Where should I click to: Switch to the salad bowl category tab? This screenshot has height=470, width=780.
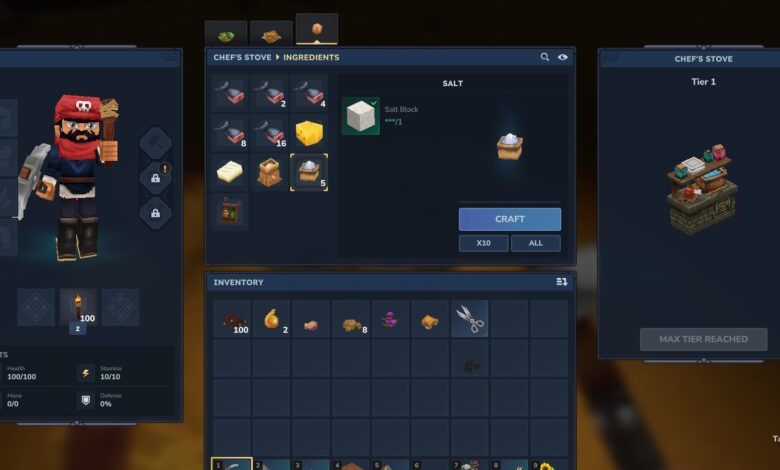click(226, 34)
